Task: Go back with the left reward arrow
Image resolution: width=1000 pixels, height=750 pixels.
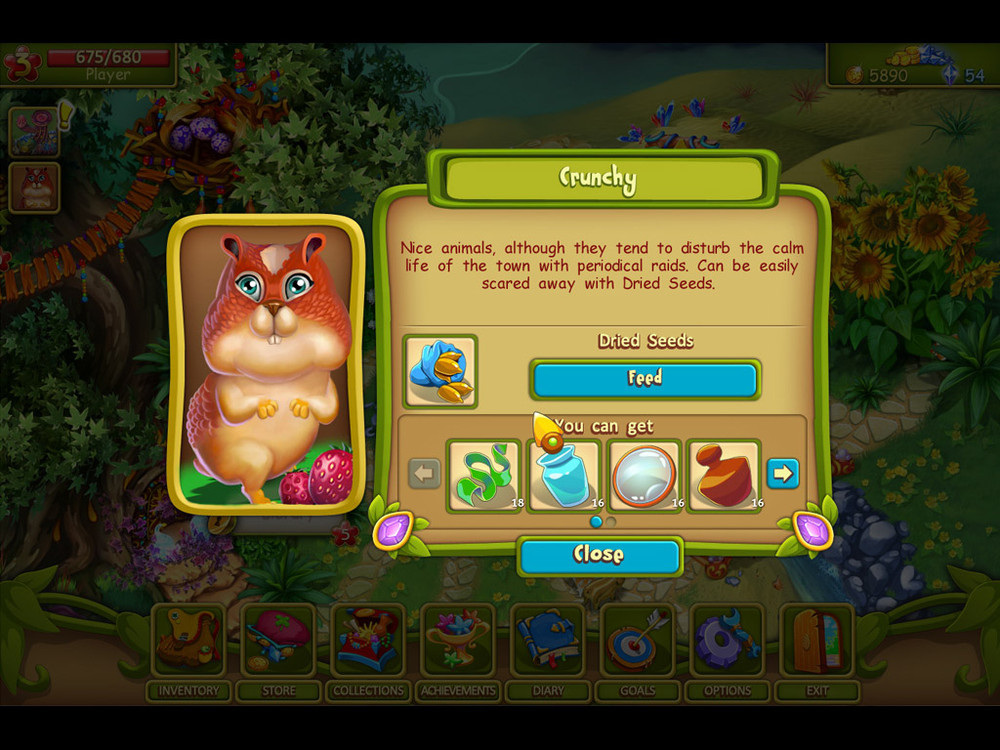Action: pyautogui.click(x=425, y=473)
